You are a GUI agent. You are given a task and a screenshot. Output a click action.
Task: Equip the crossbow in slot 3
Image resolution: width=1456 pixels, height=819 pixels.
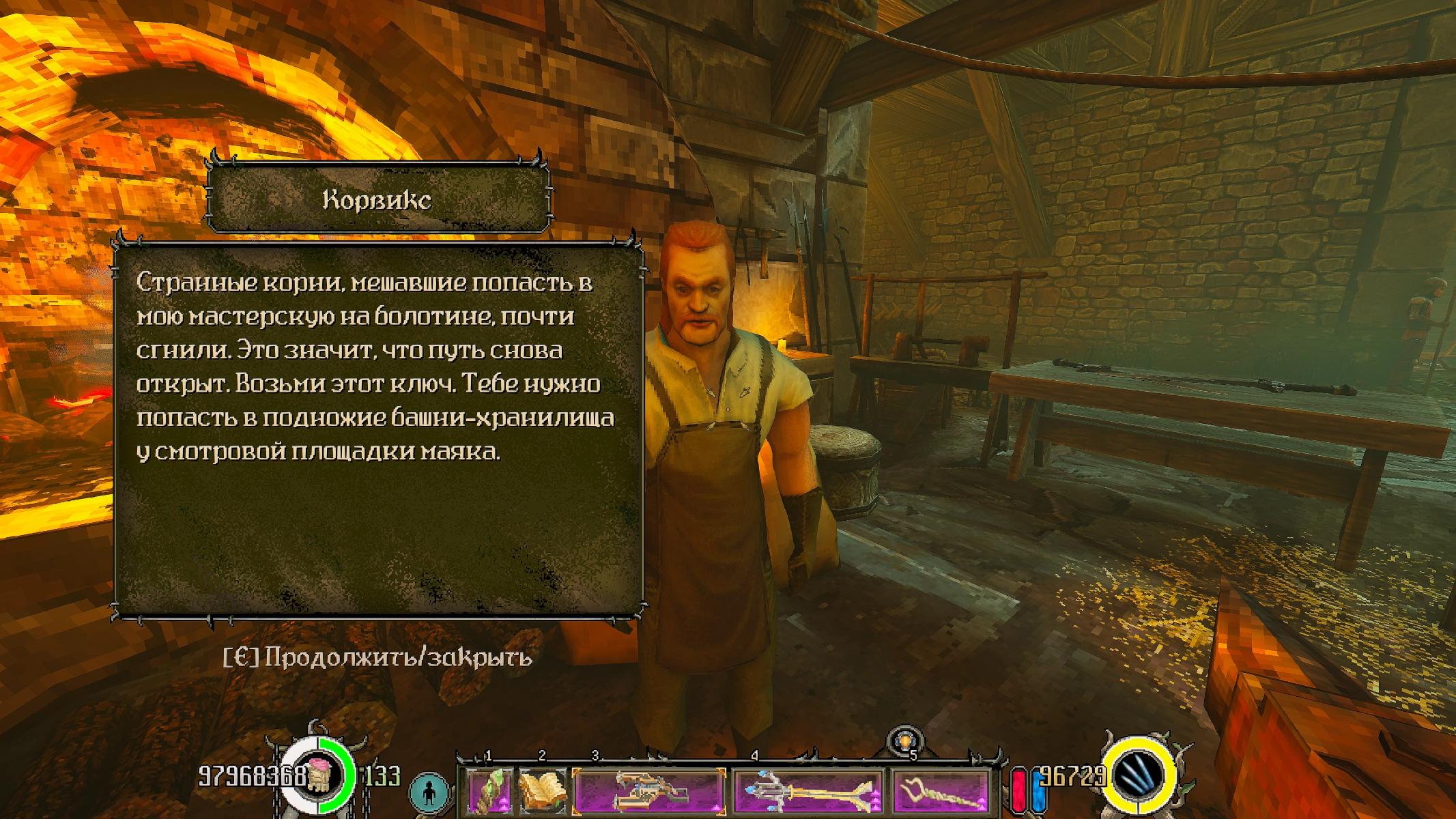pyautogui.click(x=649, y=790)
